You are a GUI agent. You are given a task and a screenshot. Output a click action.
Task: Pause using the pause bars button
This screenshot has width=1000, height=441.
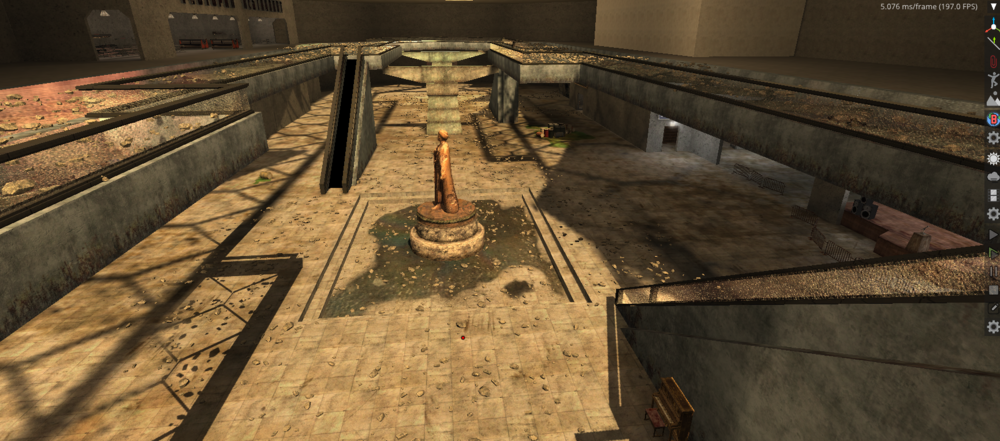click(x=993, y=271)
